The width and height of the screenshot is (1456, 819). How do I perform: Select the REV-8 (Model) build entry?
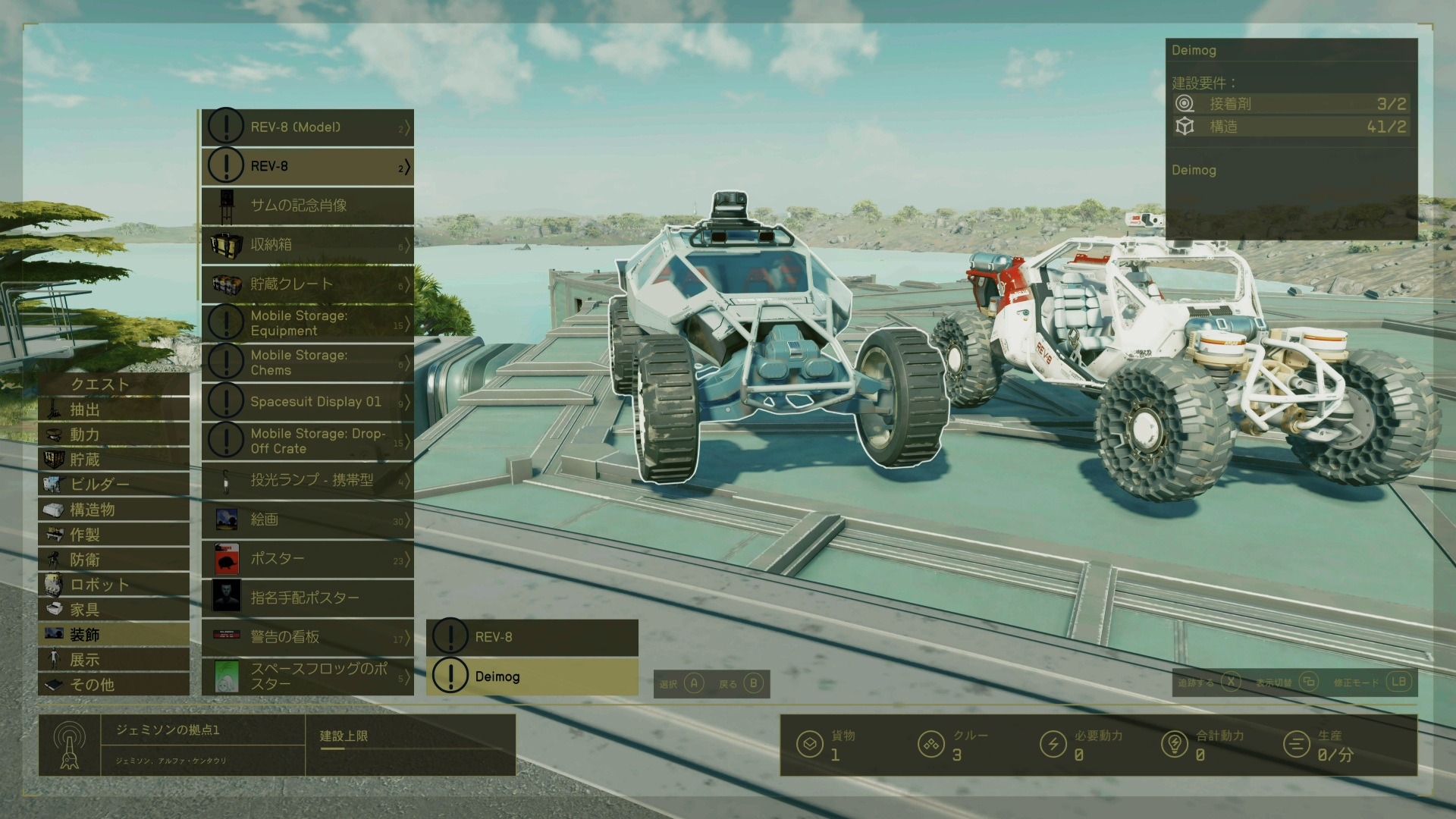point(307,127)
